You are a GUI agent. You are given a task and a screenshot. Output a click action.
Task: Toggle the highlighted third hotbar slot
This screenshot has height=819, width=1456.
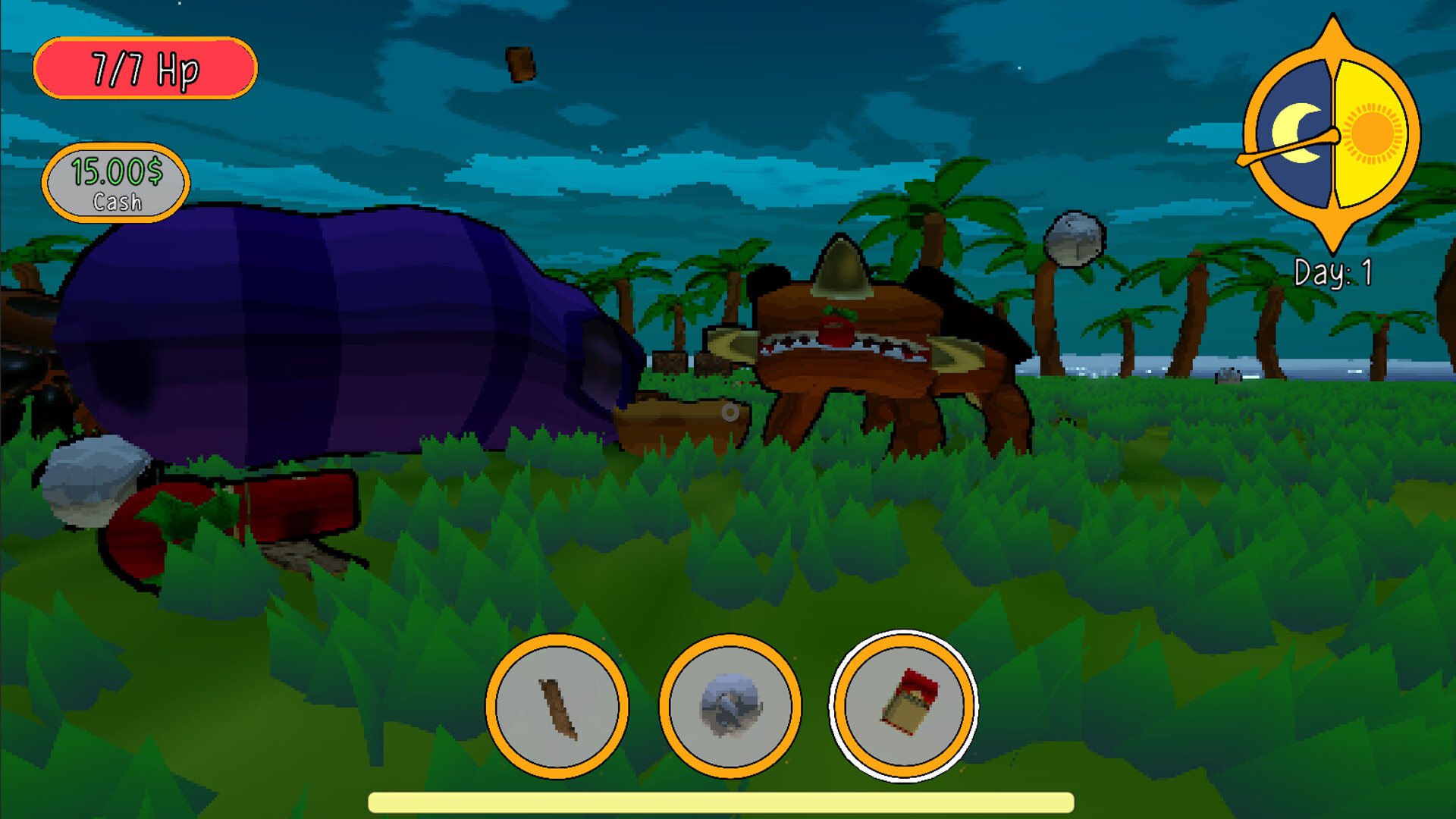click(x=904, y=706)
